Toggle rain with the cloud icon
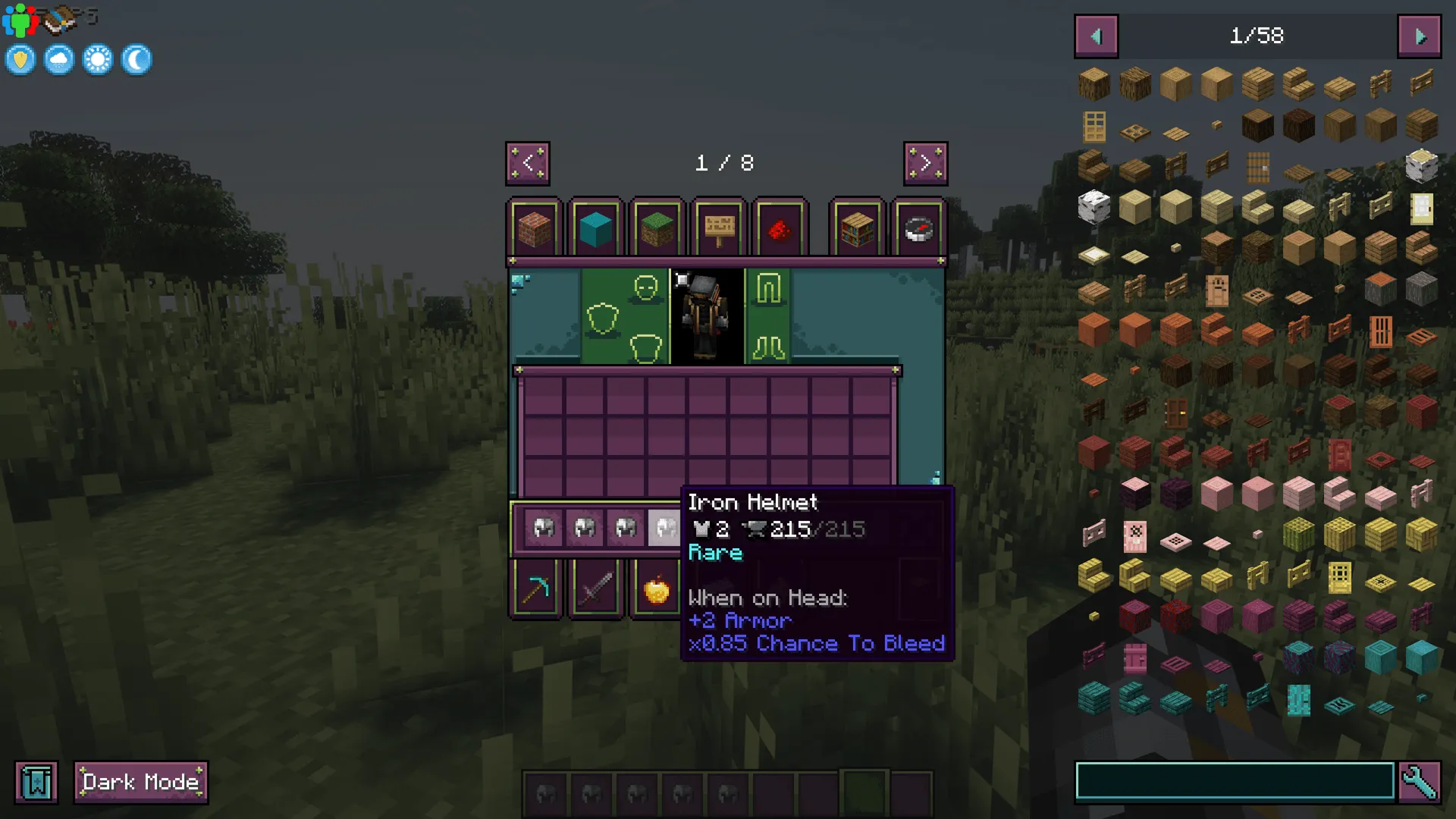This screenshot has height=819, width=1456. point(58,59)
